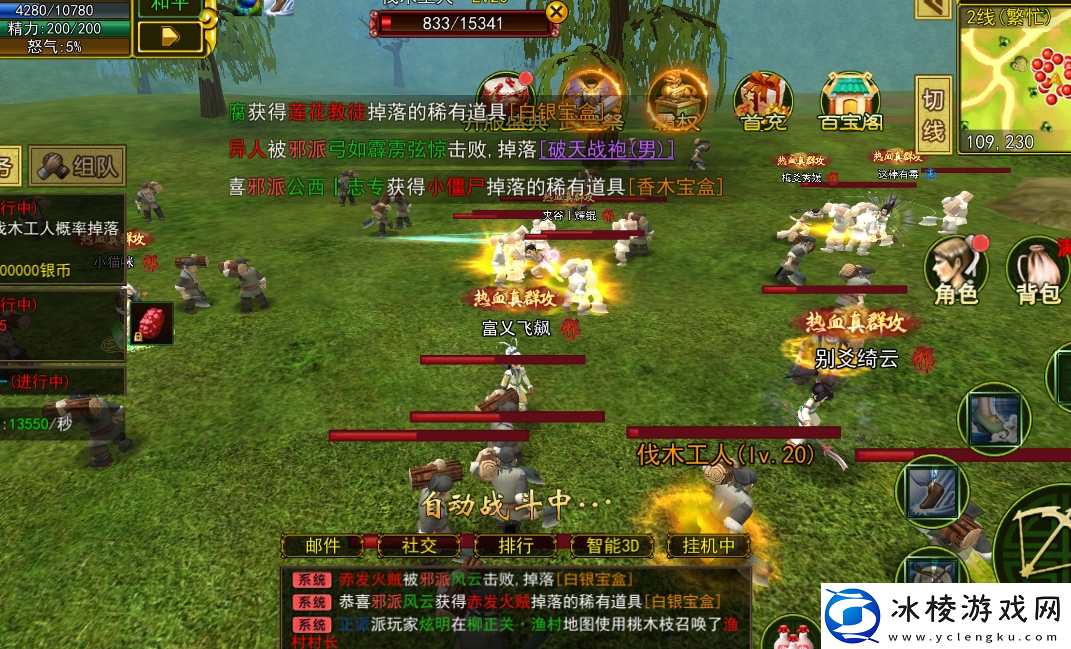Open the 角色 character sheet
Image resolution: width=1071 pixels, height=649 pixels.
pos(955,270)
